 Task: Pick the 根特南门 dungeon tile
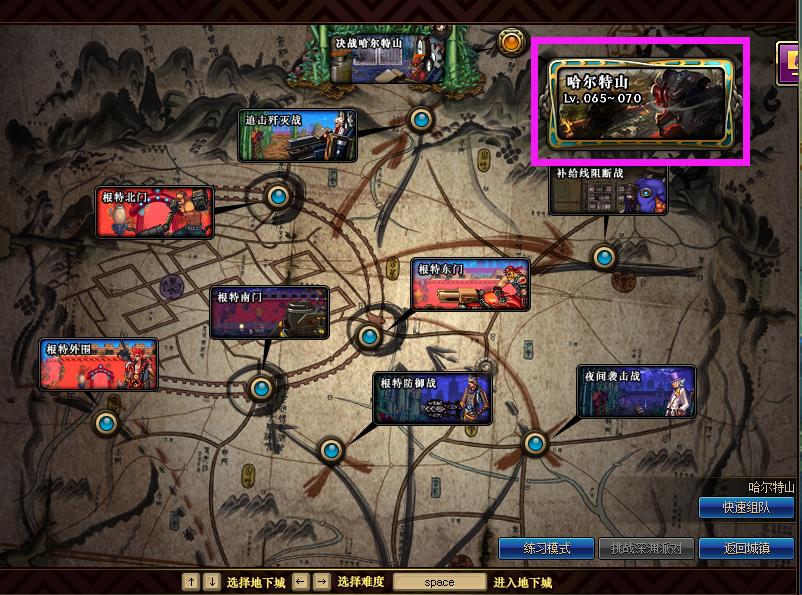(269, 313)
